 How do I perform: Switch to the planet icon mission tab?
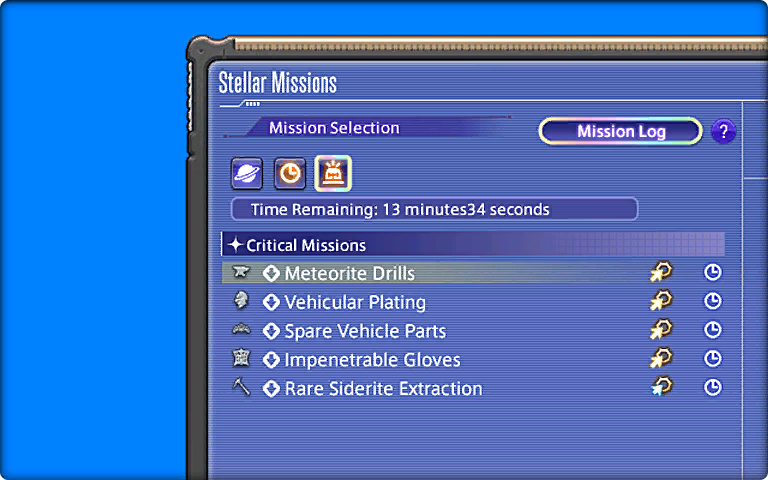247,174
